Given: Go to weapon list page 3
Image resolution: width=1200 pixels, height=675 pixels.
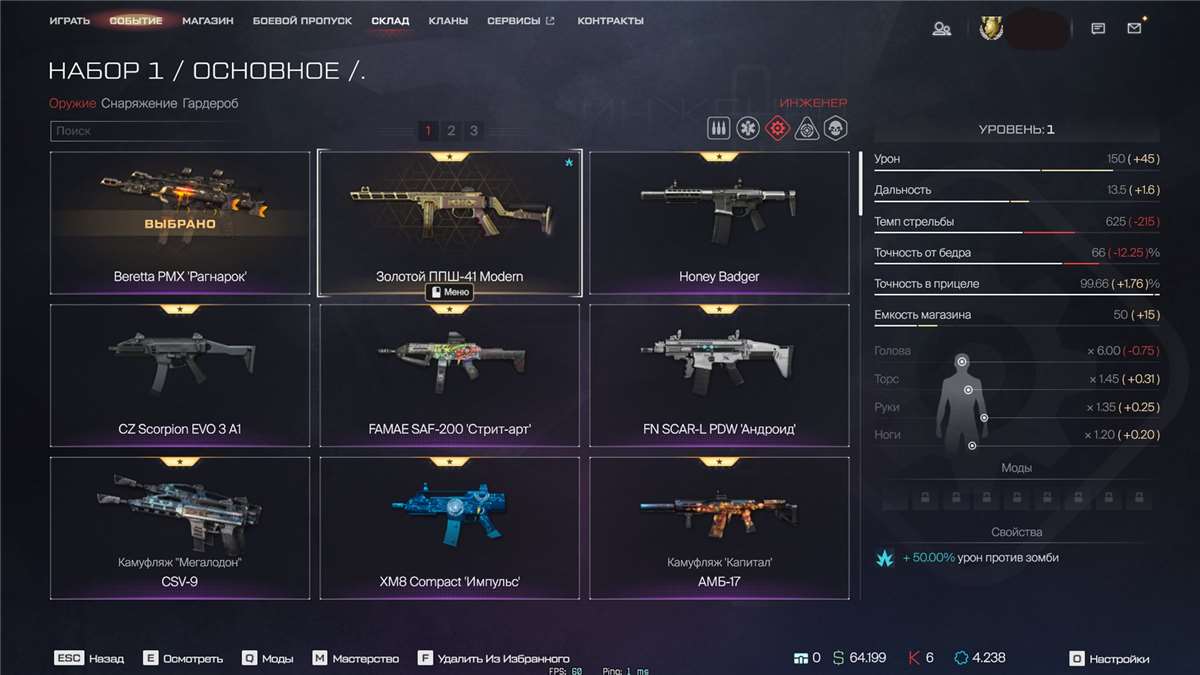Looking at the screenshot, I should (x=474, y=131).
